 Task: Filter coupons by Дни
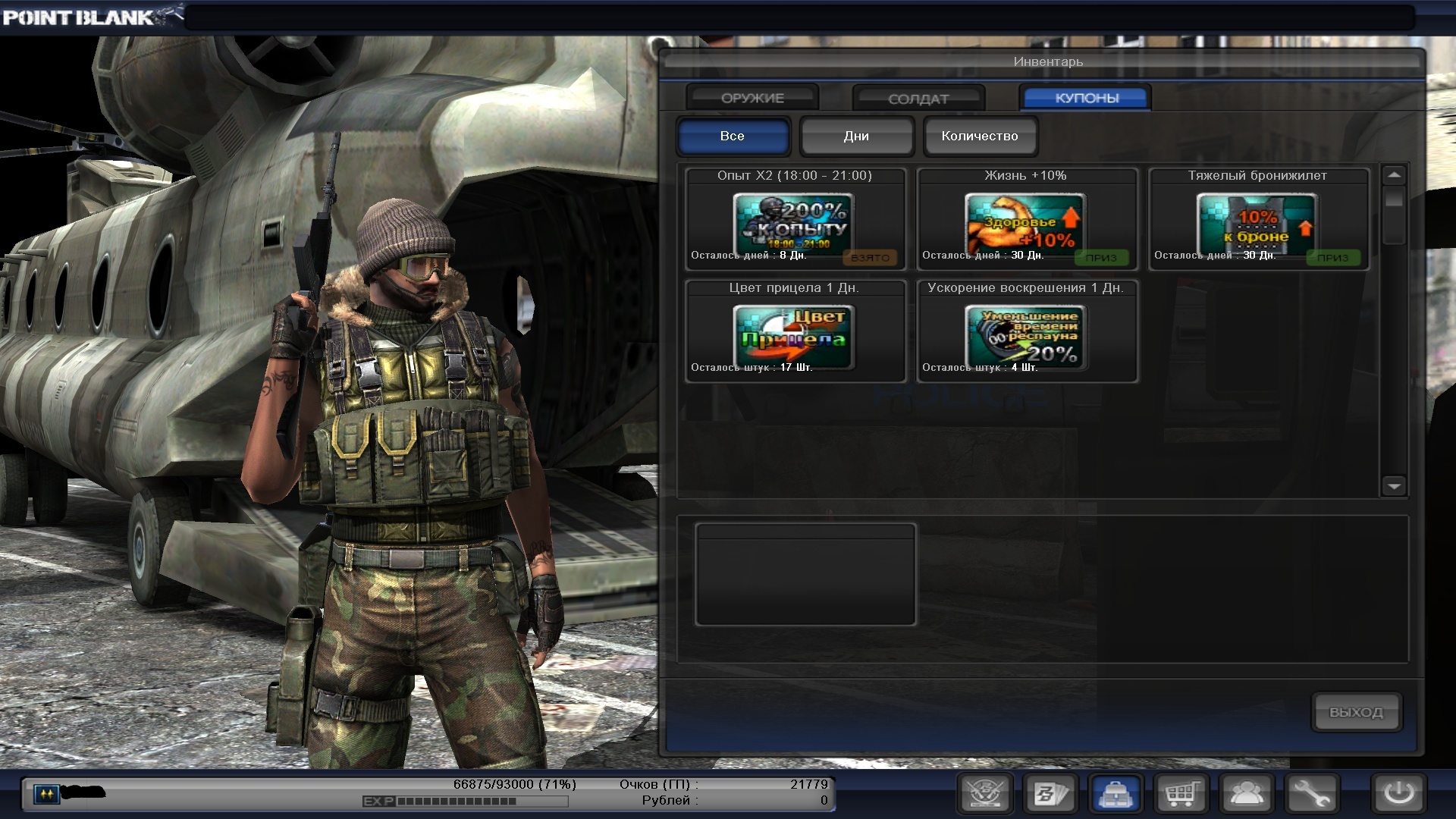point(856,136)
